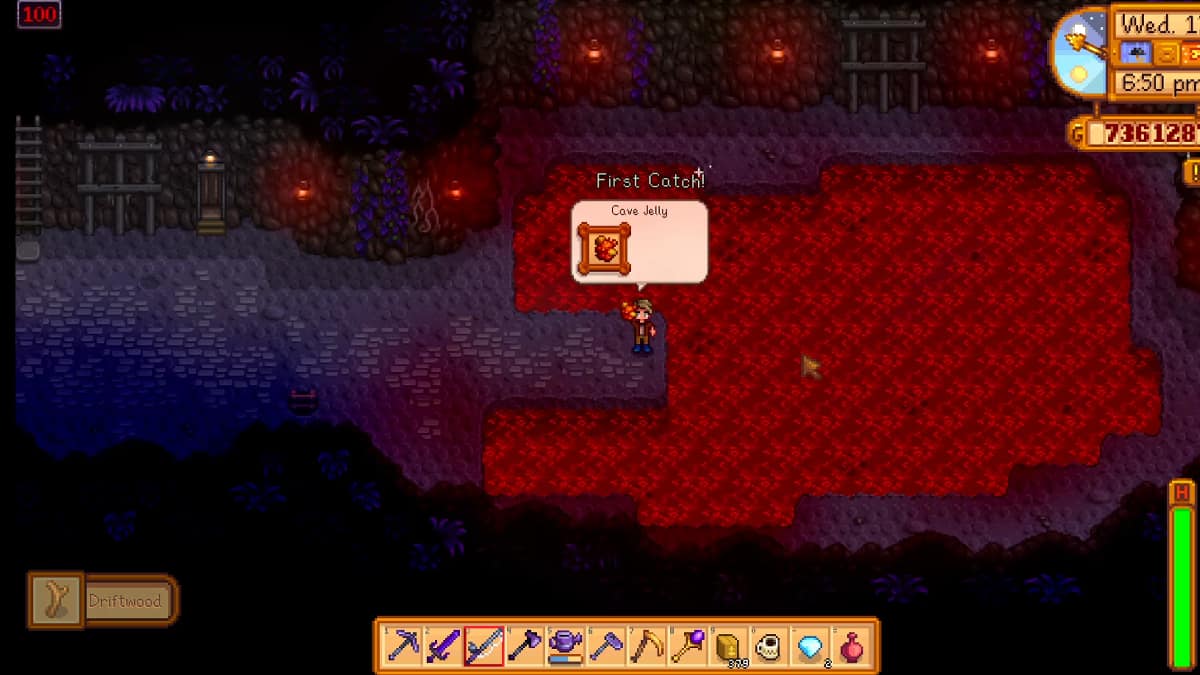Select the red potion flask
The image size is (1200, 675).
[851, 646]
